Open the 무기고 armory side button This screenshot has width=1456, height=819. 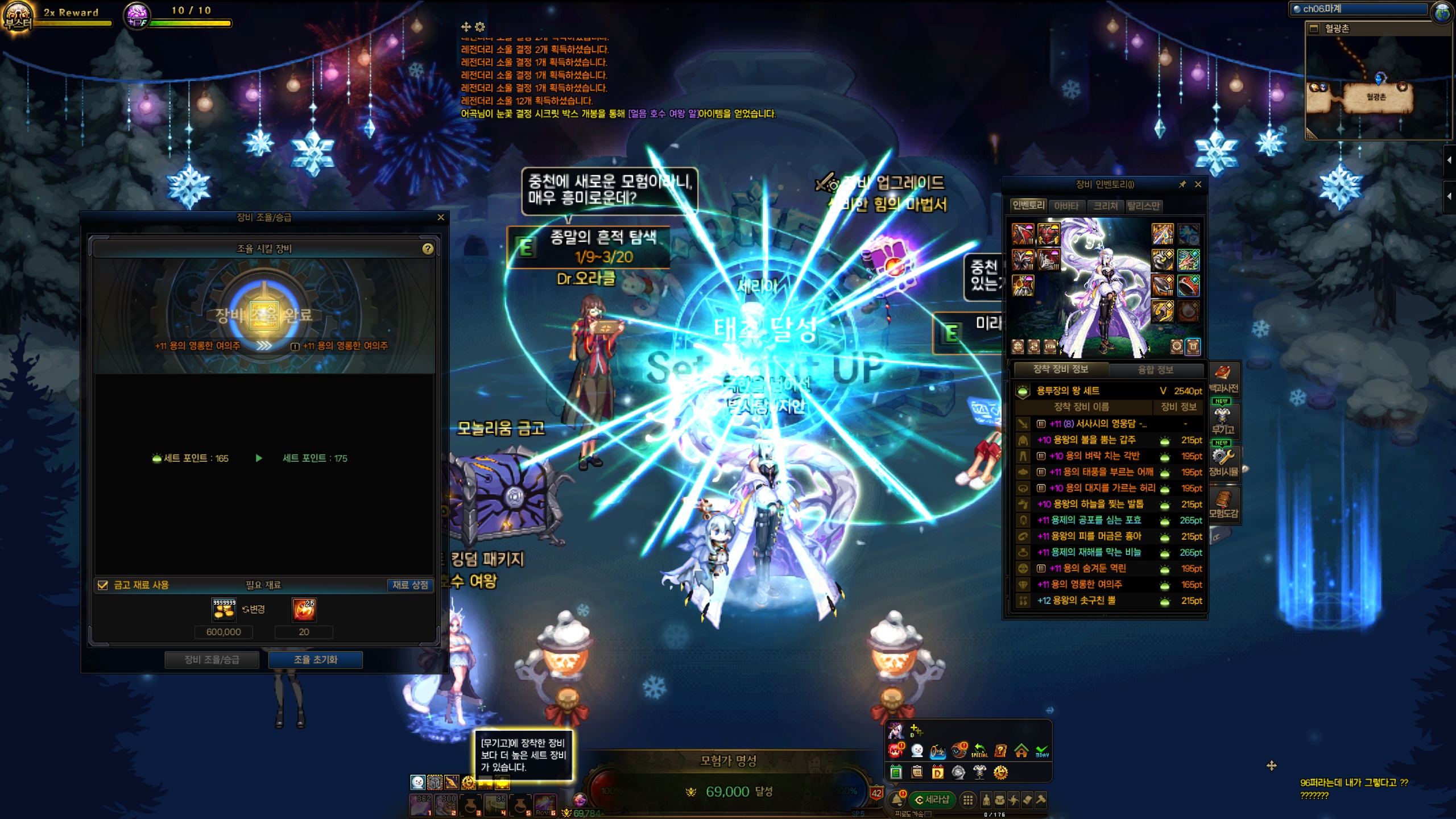(x=1222, y=421)
